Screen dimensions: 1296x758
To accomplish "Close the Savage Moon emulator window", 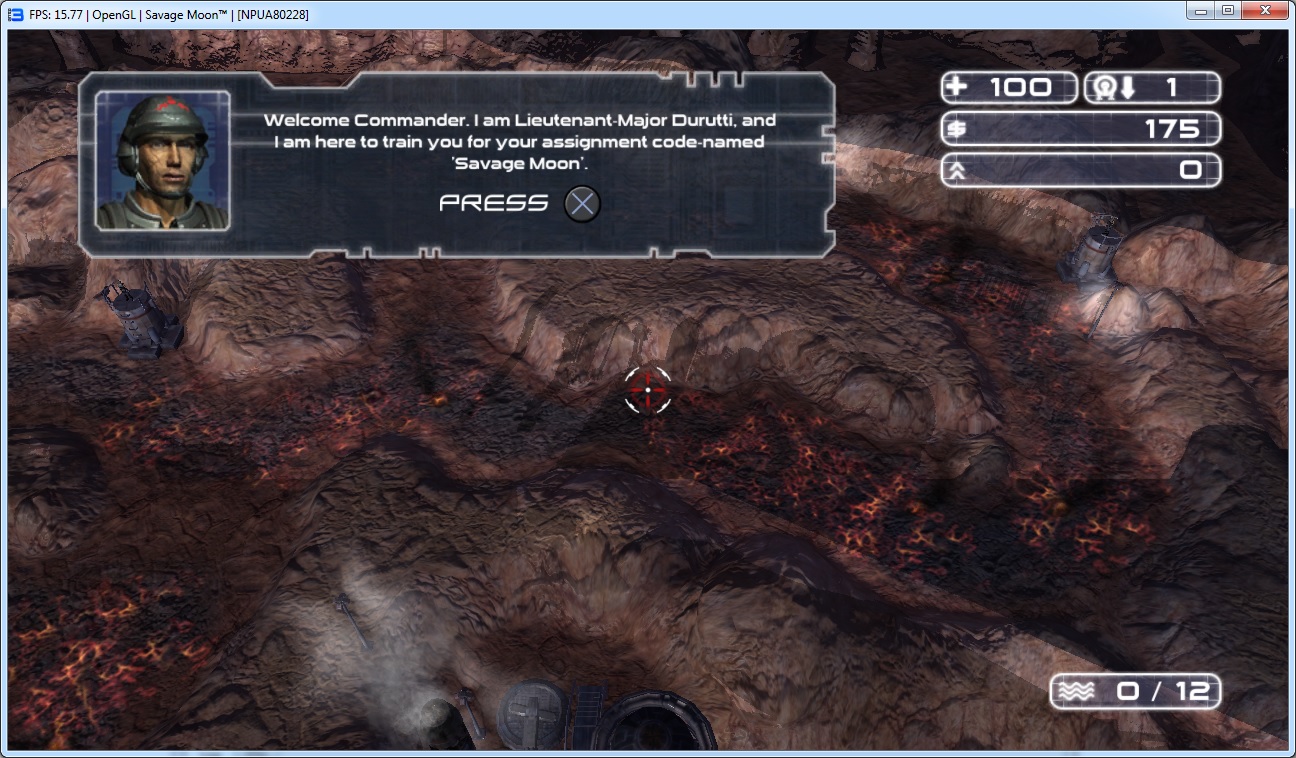I will tap(1265, 11).
